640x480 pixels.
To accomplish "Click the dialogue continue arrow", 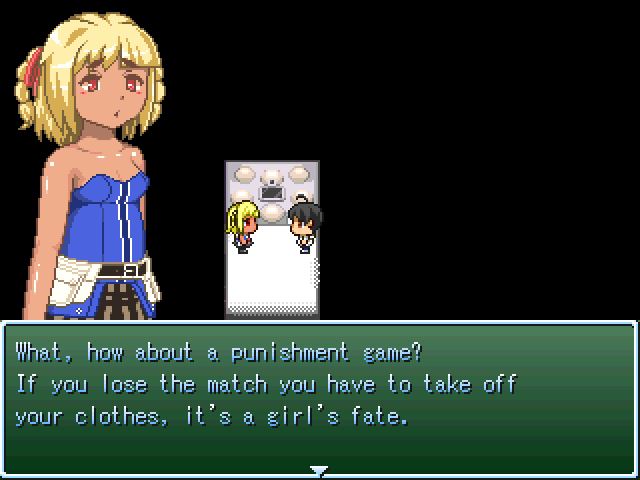I will [x=319, y=469].
